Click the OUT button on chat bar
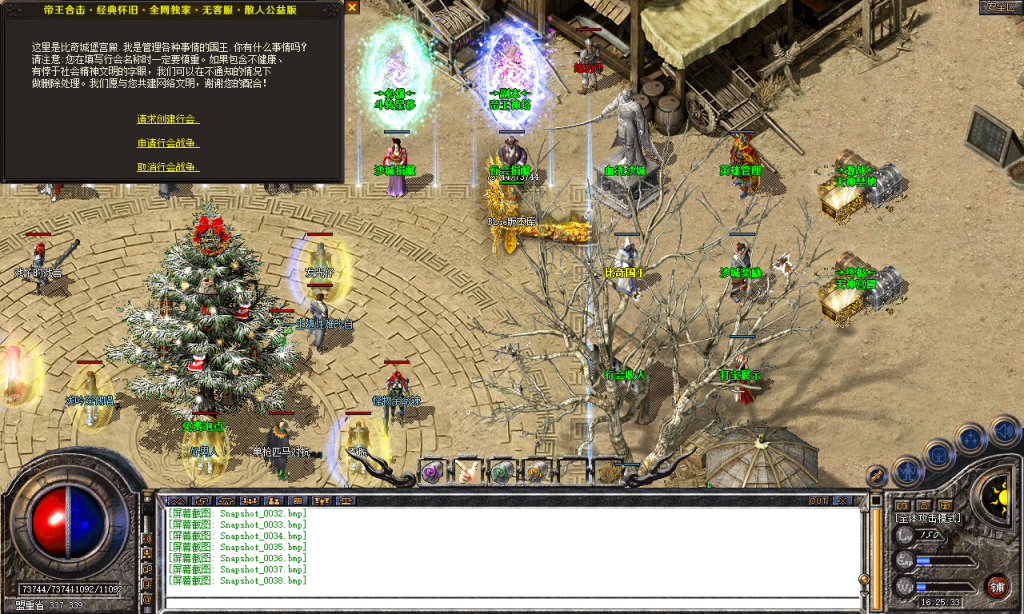 point(818,500)
